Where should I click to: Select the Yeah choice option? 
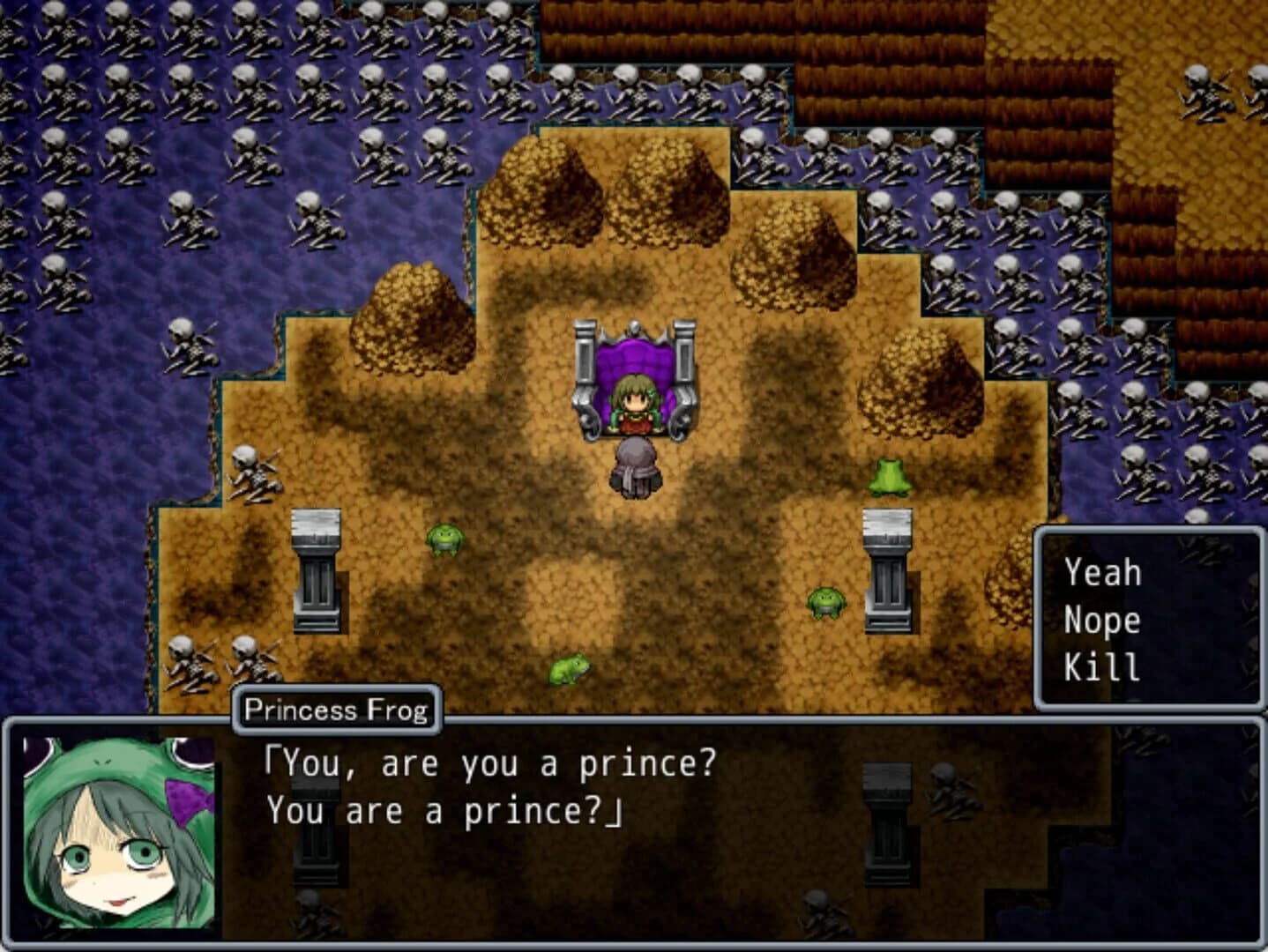click(1102, 573)
